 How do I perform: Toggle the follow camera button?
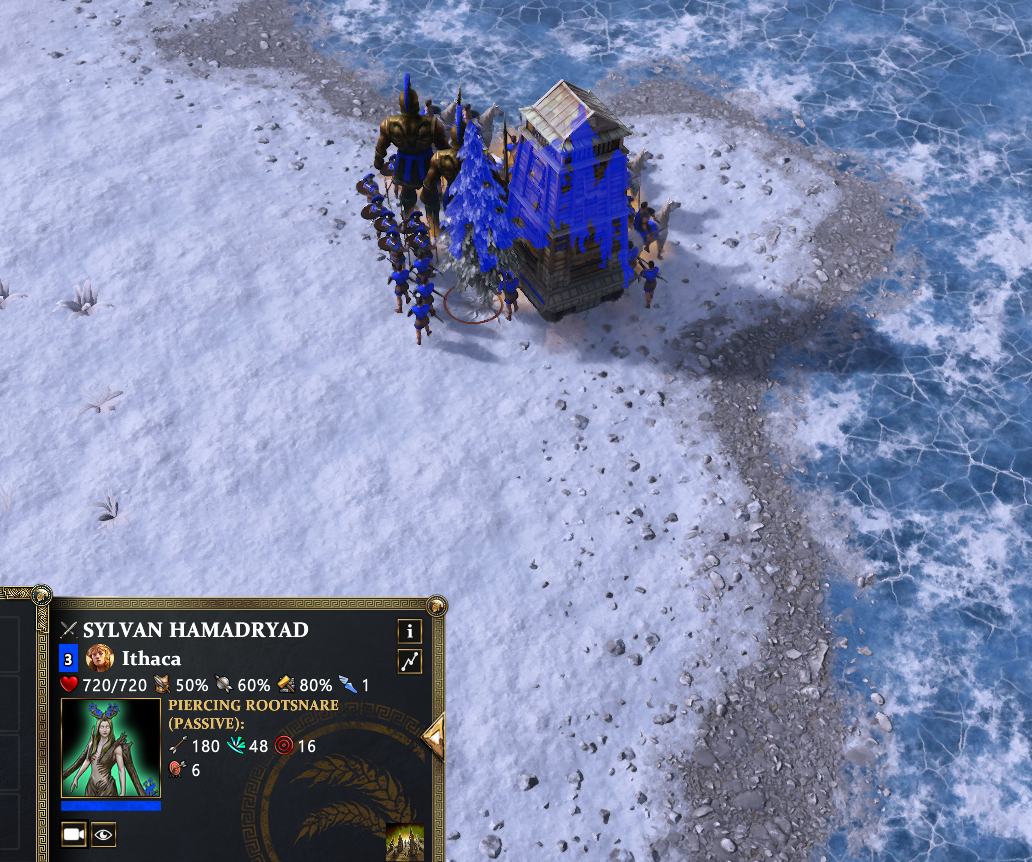coord(74,833)
